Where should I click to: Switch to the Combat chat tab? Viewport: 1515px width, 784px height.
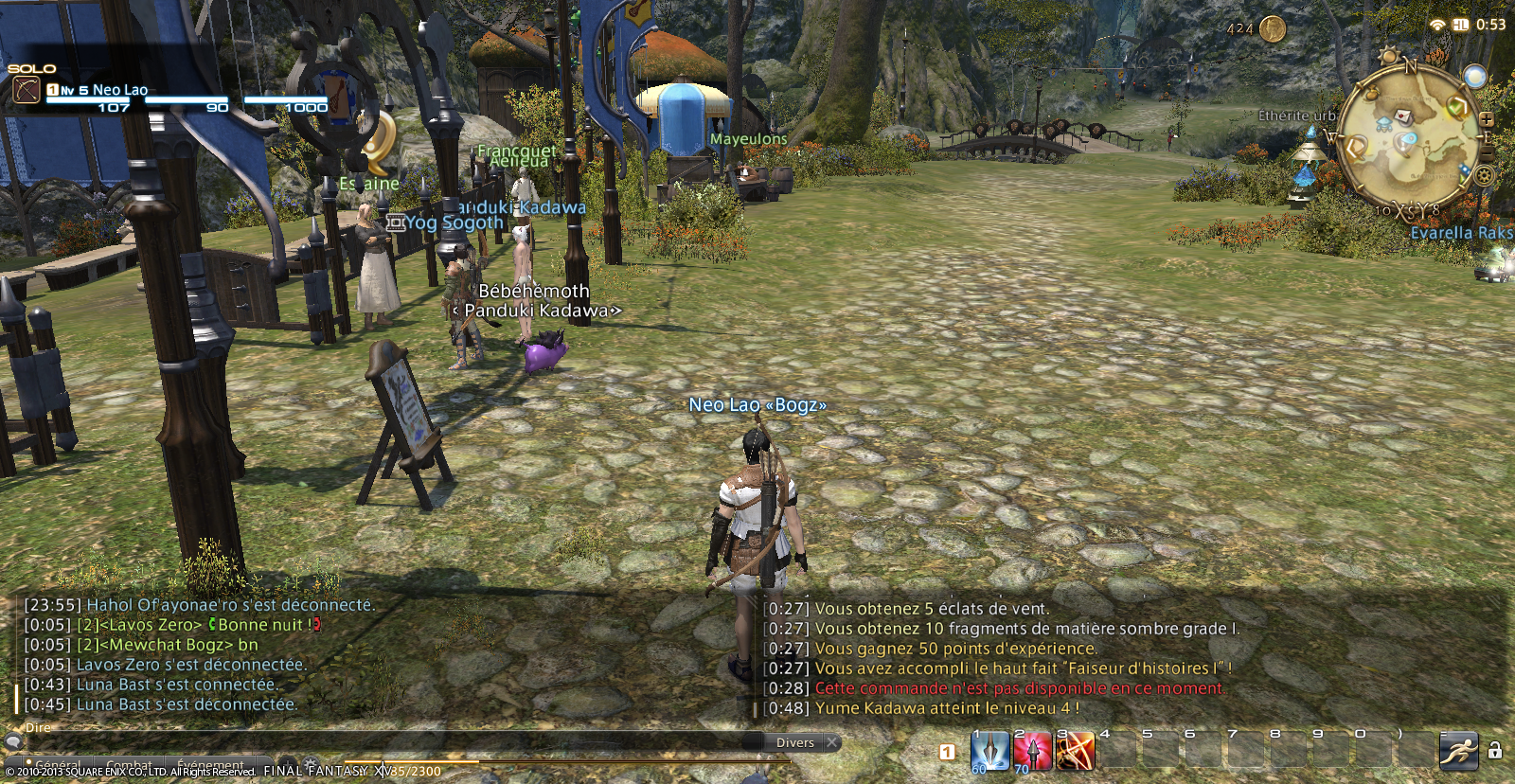pos(129,764)
